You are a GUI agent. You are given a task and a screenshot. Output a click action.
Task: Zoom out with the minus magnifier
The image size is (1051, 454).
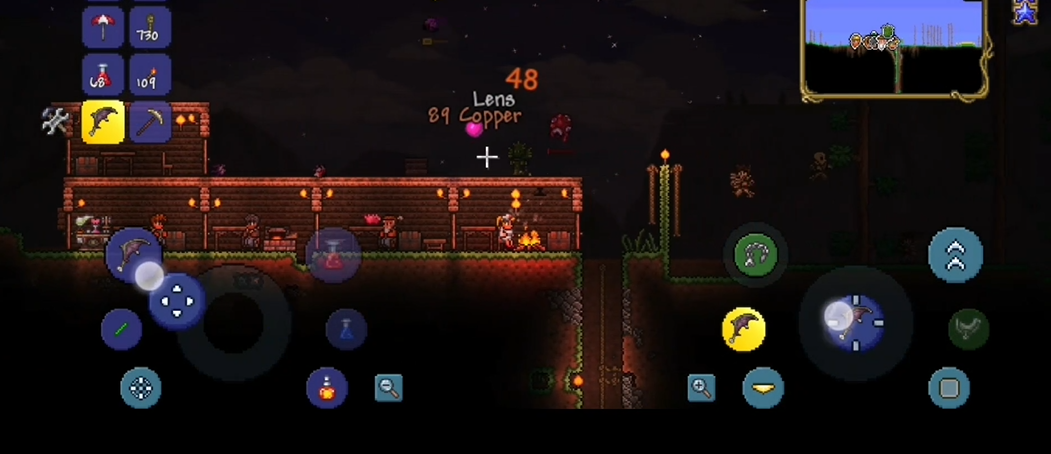coord(389,388)
